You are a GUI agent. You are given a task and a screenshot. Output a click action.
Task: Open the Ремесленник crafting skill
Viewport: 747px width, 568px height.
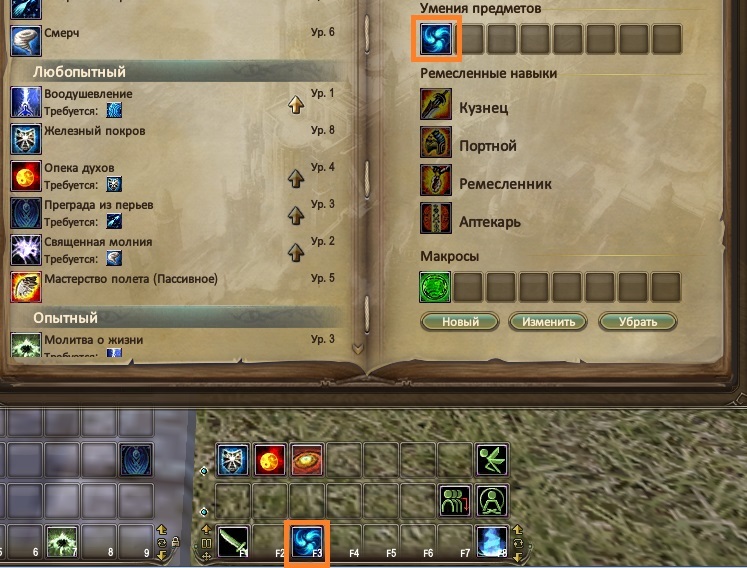436,183
